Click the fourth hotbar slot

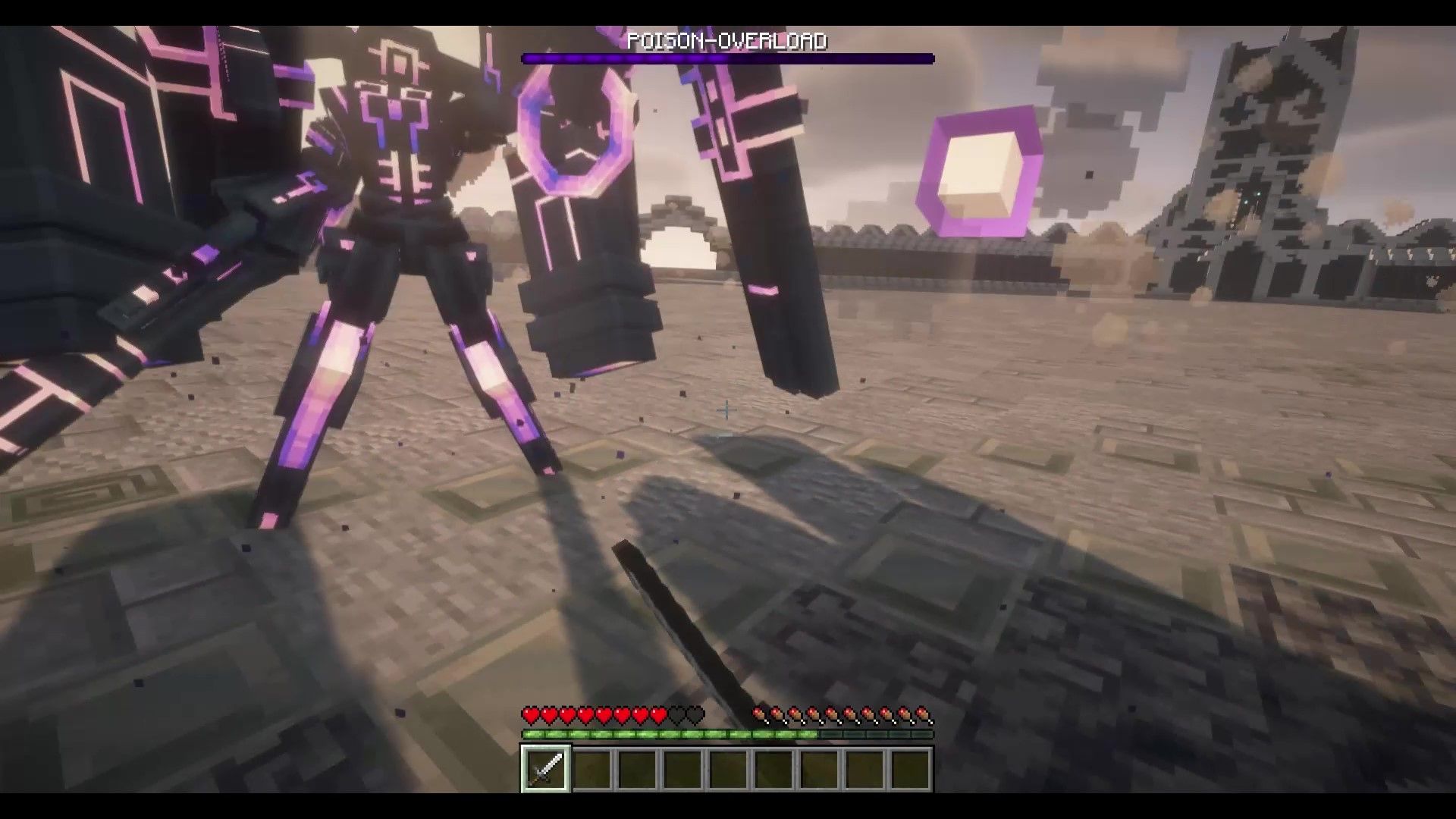[682, 770]
